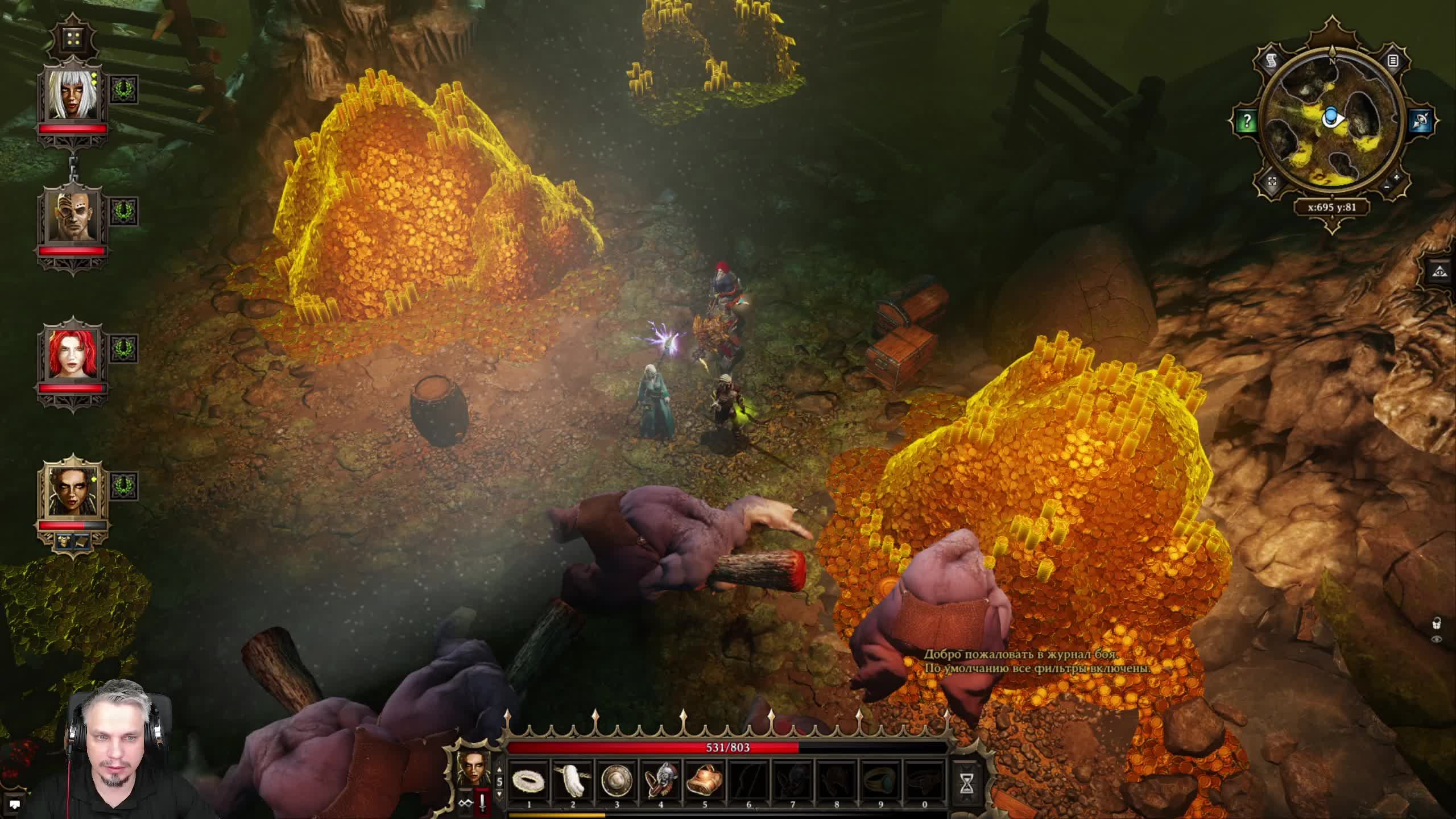The width and height of the screenshot is (1456, 819).
Task: Open the green question mark help button
Action: pos(1247,121)
